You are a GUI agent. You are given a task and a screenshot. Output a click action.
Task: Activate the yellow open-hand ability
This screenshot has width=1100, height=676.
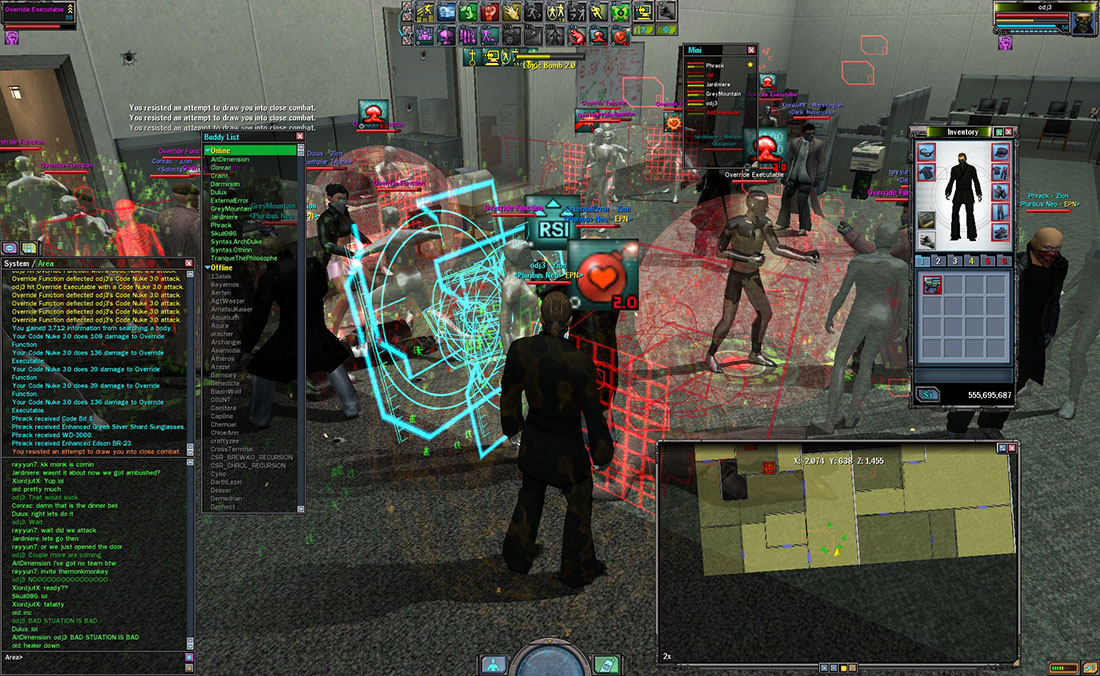pos(513,13)
